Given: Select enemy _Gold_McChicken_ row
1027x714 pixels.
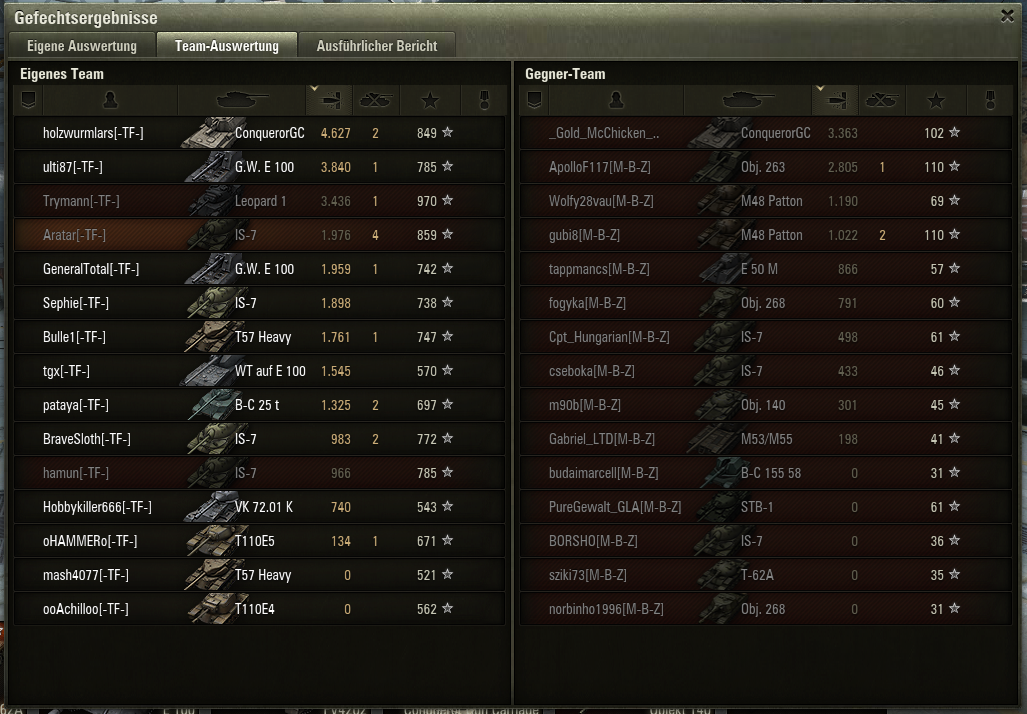Looking at the screenshot, I should click(604, 133).
